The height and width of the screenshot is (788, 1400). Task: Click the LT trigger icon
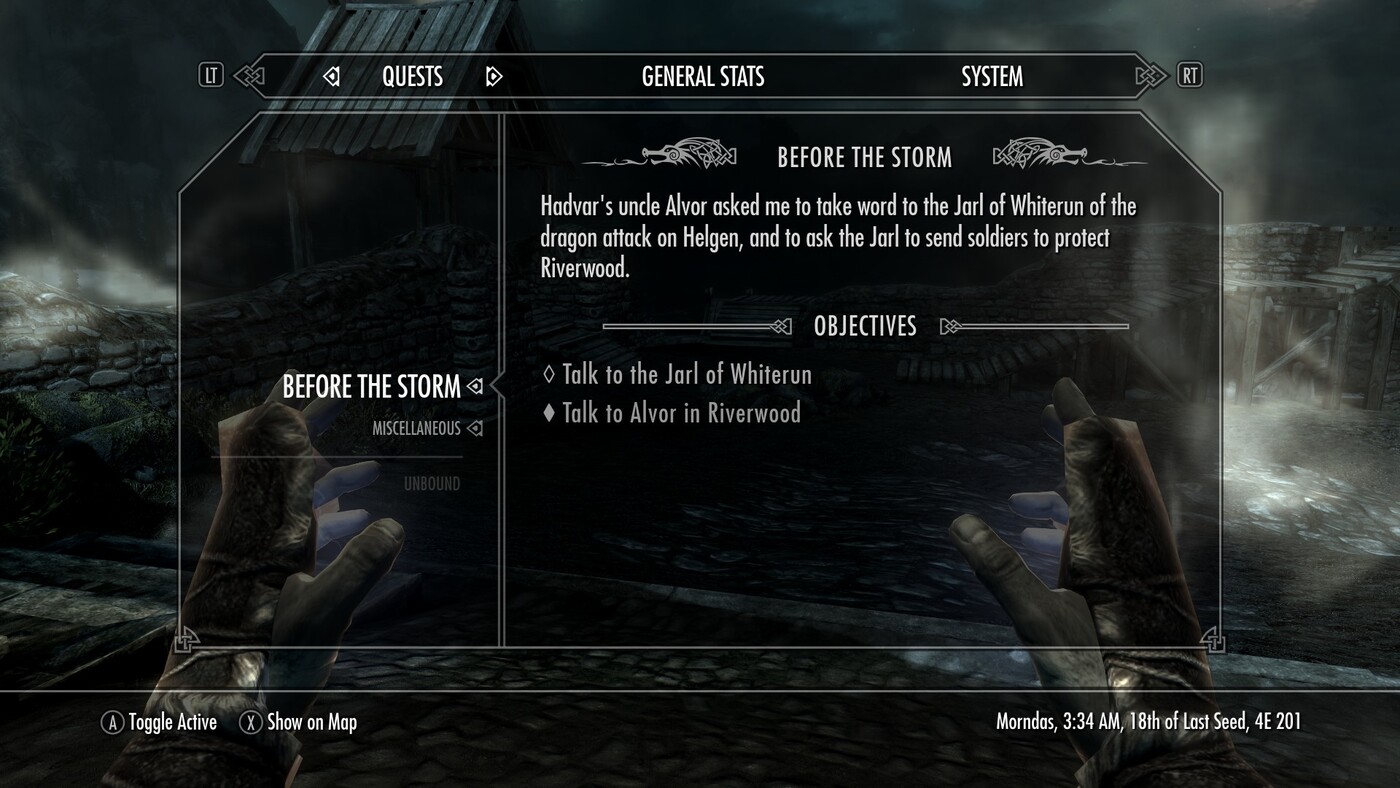point(211,75)
